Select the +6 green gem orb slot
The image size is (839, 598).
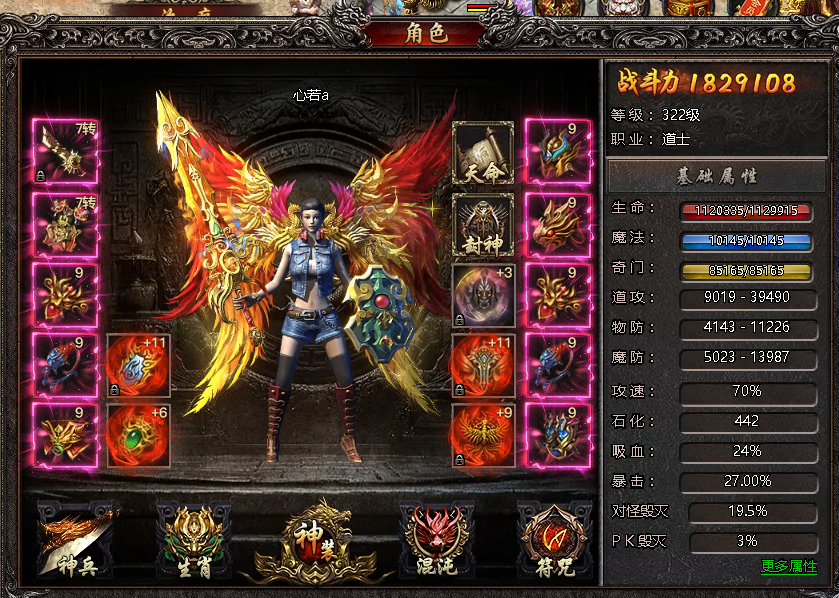(137, 435)
